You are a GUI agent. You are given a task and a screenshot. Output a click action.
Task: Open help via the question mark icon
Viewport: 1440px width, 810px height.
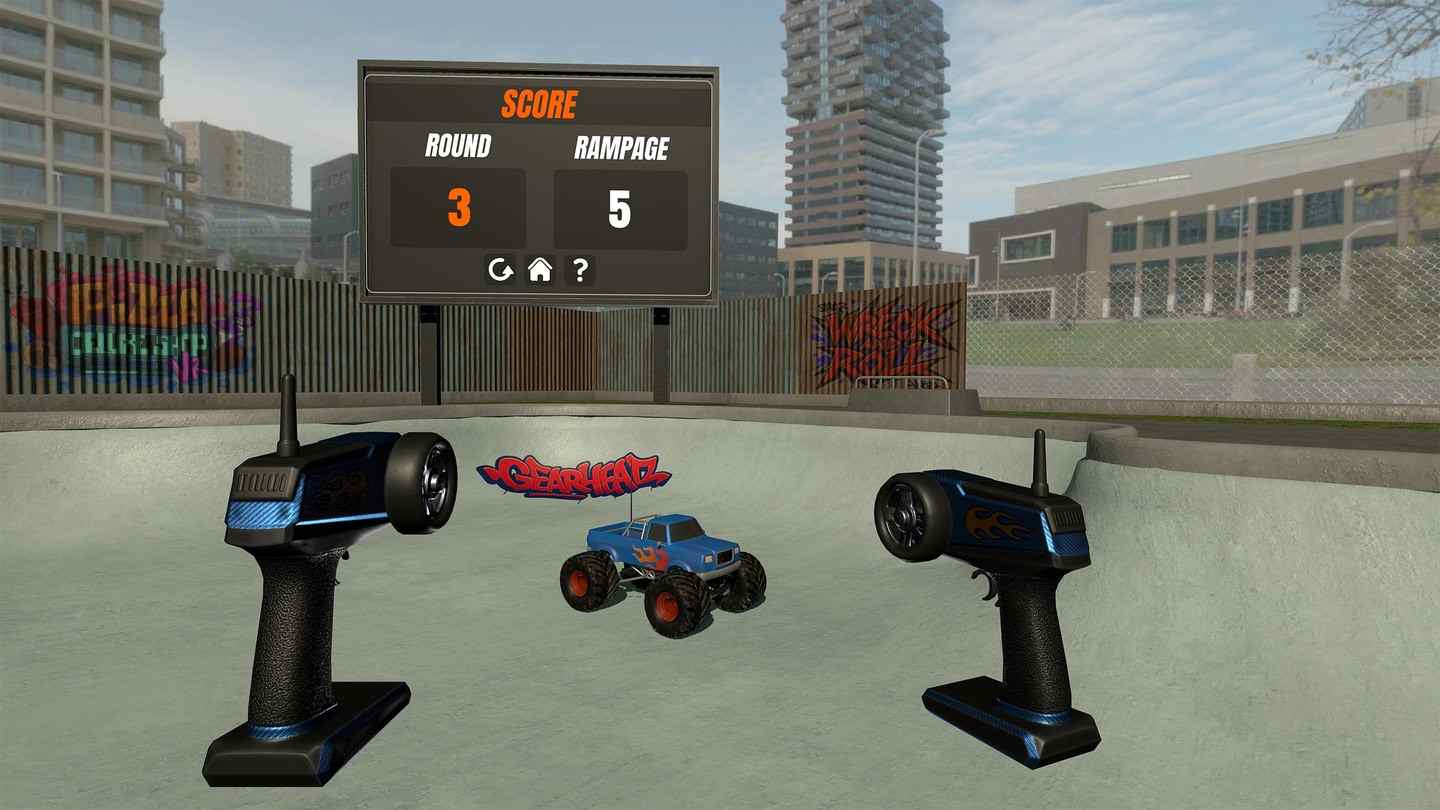tap(580, 270)
